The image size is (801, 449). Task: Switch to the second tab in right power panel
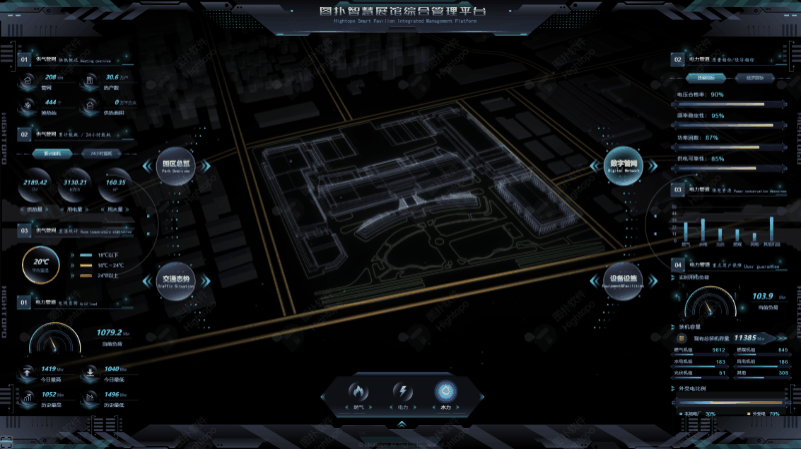coord(754,77)
